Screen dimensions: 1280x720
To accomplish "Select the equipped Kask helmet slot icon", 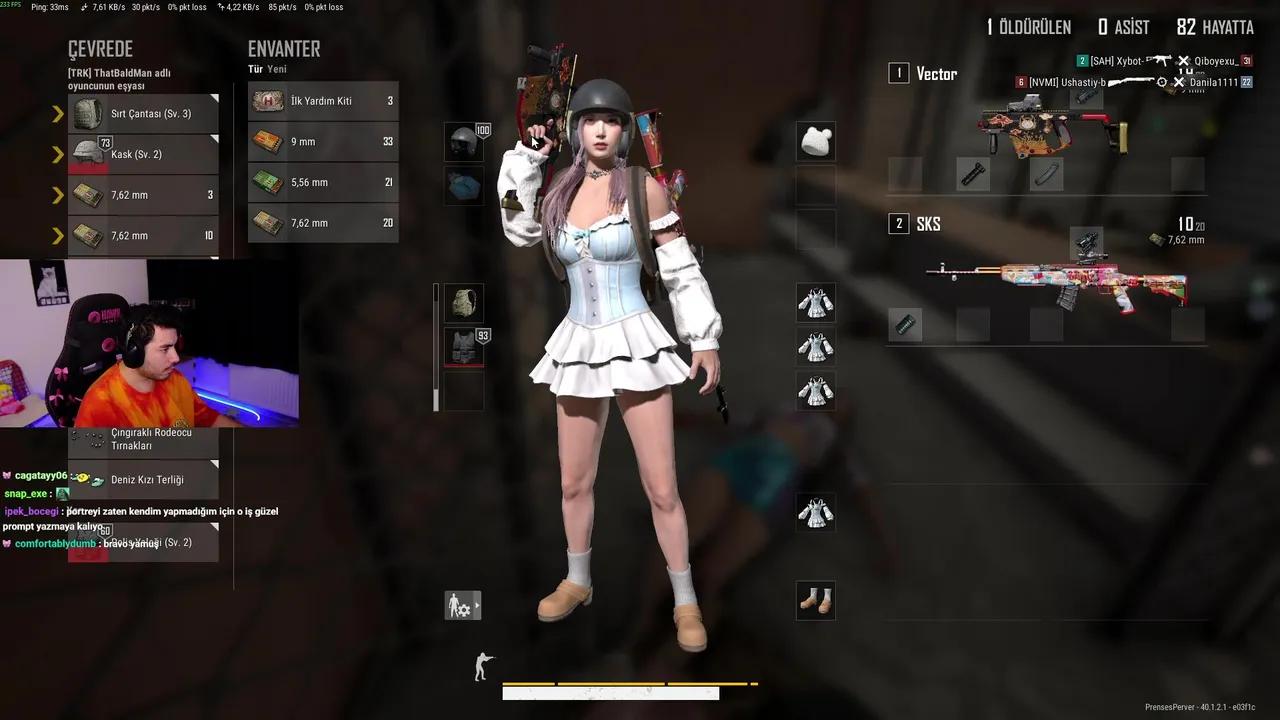I will [463, 142].
